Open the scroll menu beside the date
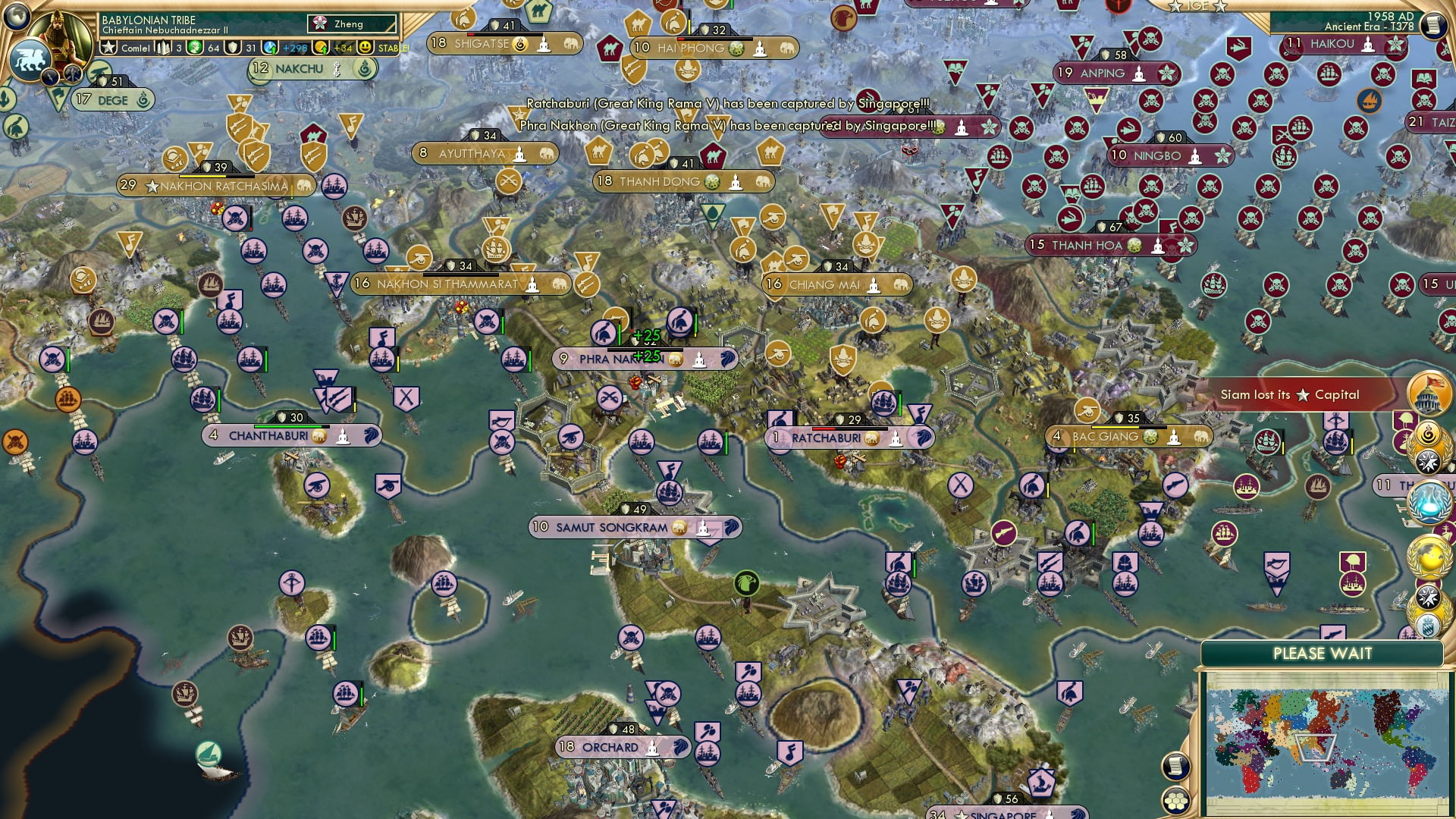The width and height of the screenshot is (1456, 819). [1432, 25]
